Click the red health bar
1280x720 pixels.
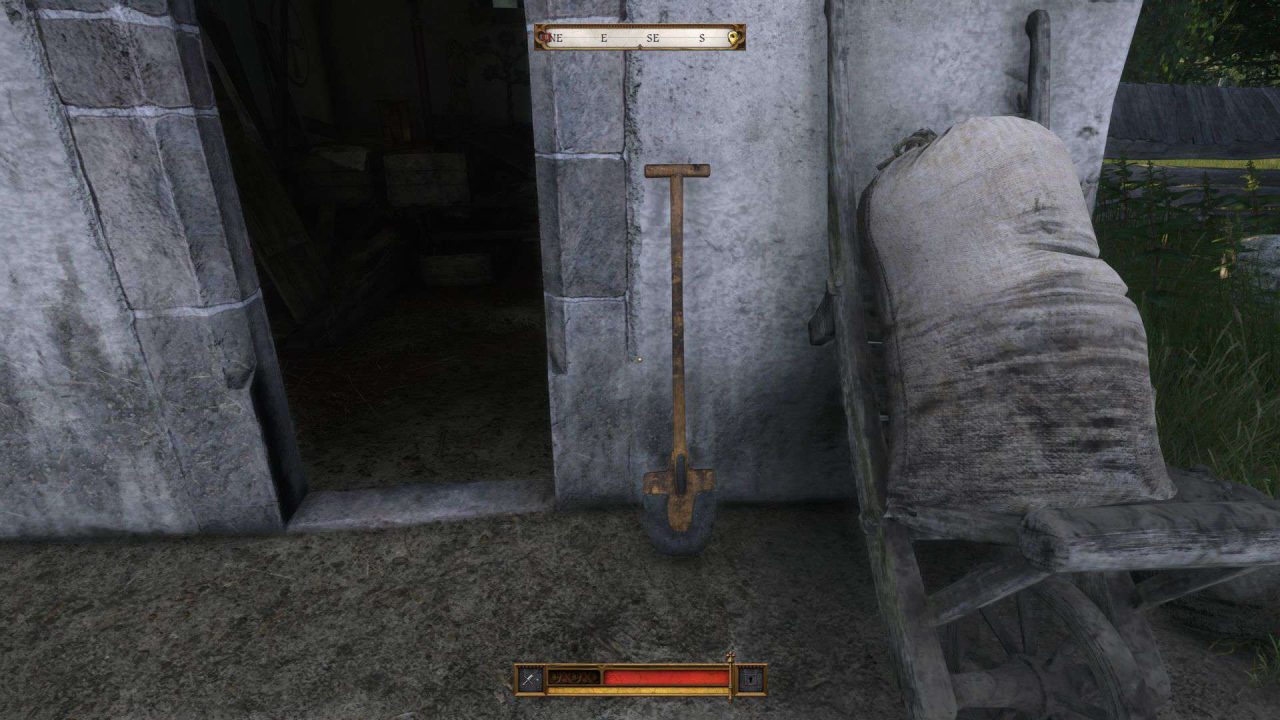pyautogui.click(x=666, y=677)
